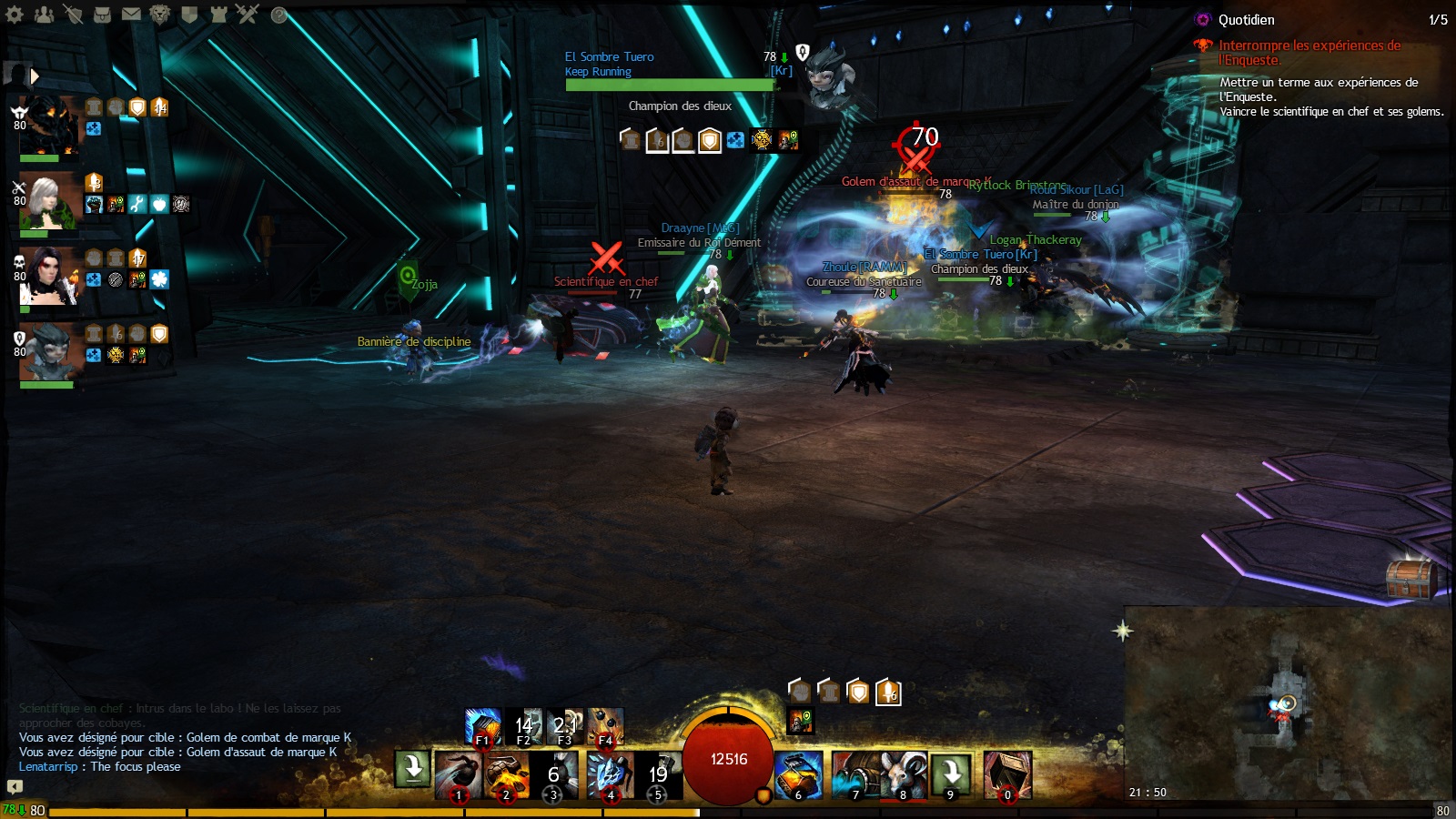Open the gear-shaped game menu
This screenshot has width=1456, height=819.
point(15,14)
